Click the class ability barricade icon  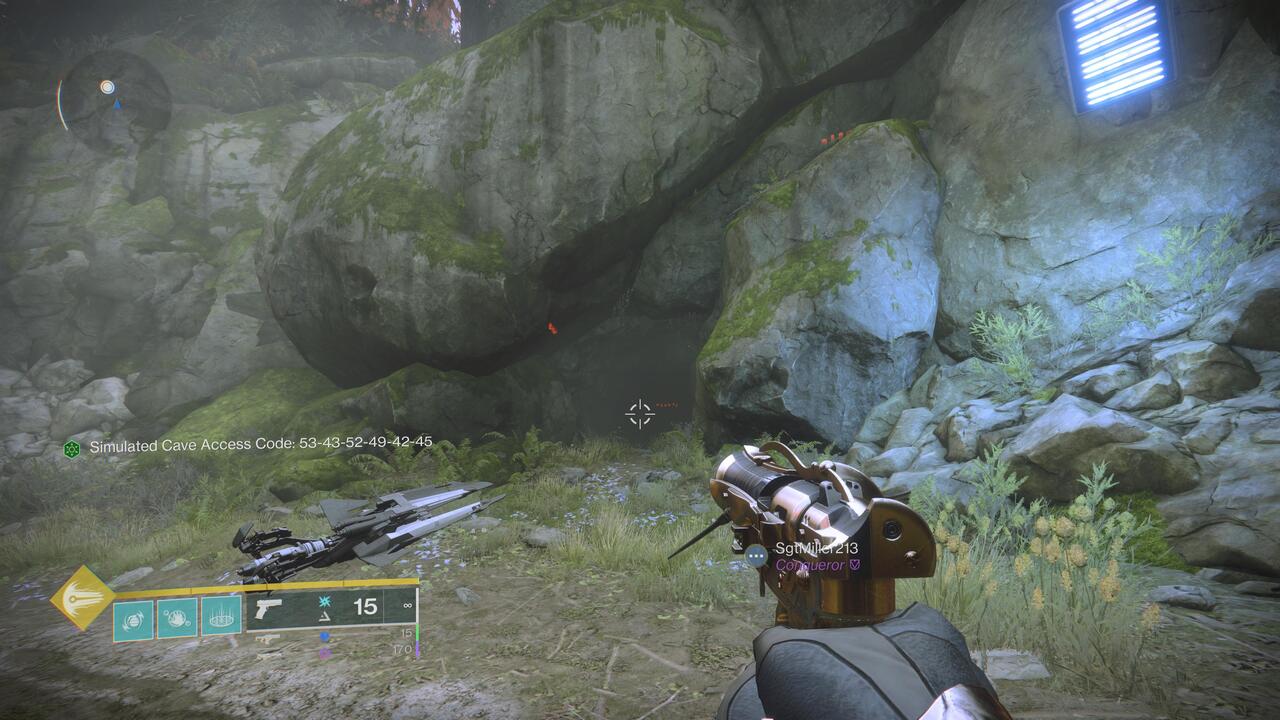220,616
